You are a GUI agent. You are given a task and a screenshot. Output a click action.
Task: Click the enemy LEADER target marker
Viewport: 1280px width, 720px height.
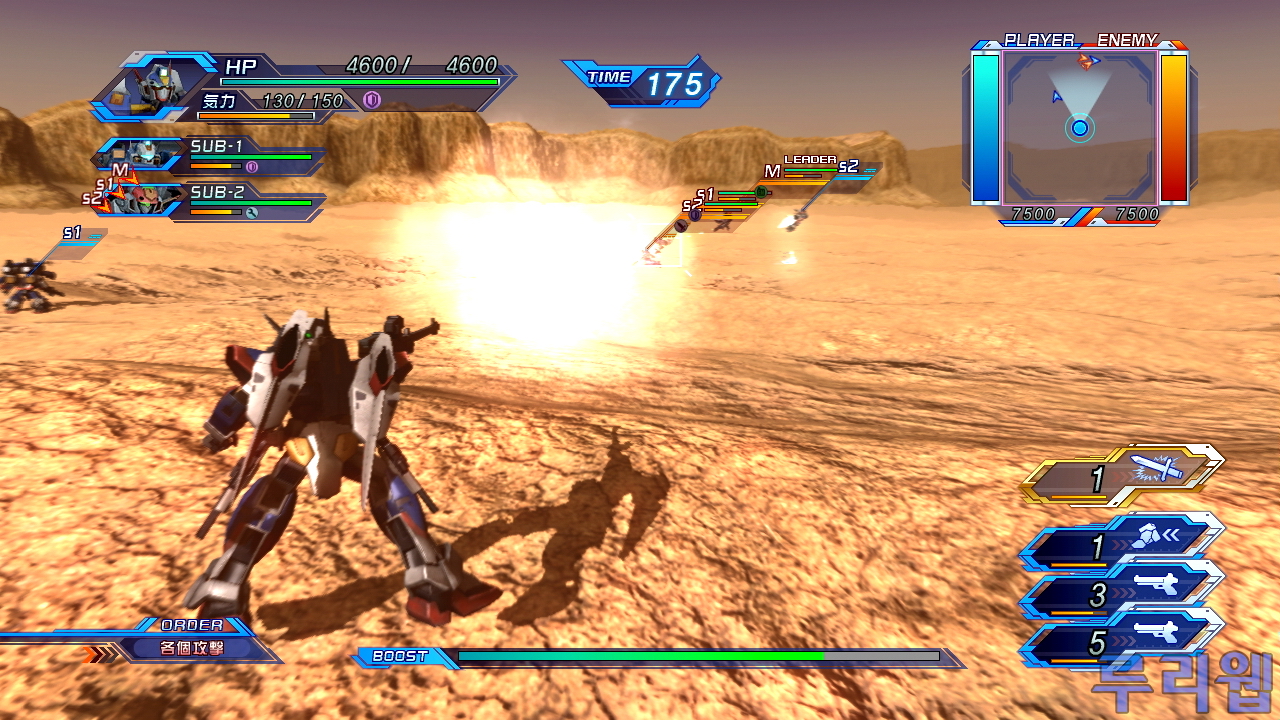[809, 161]
